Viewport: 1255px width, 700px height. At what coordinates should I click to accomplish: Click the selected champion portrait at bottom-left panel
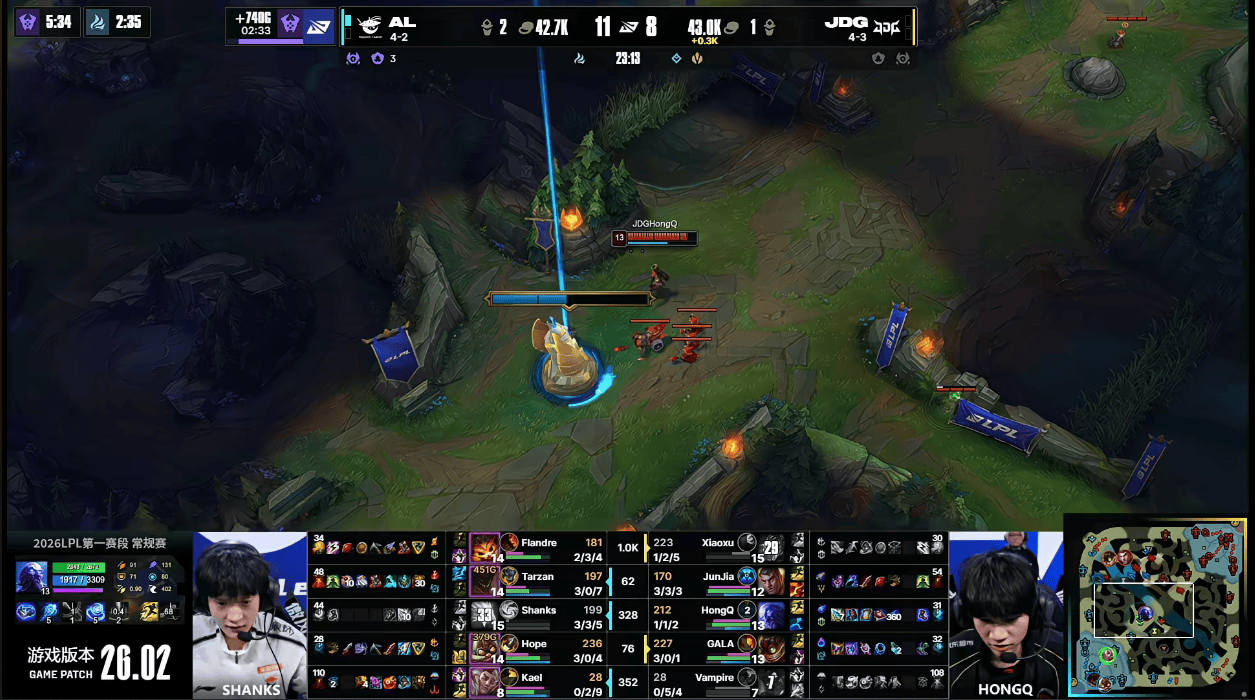coord(30,577)
